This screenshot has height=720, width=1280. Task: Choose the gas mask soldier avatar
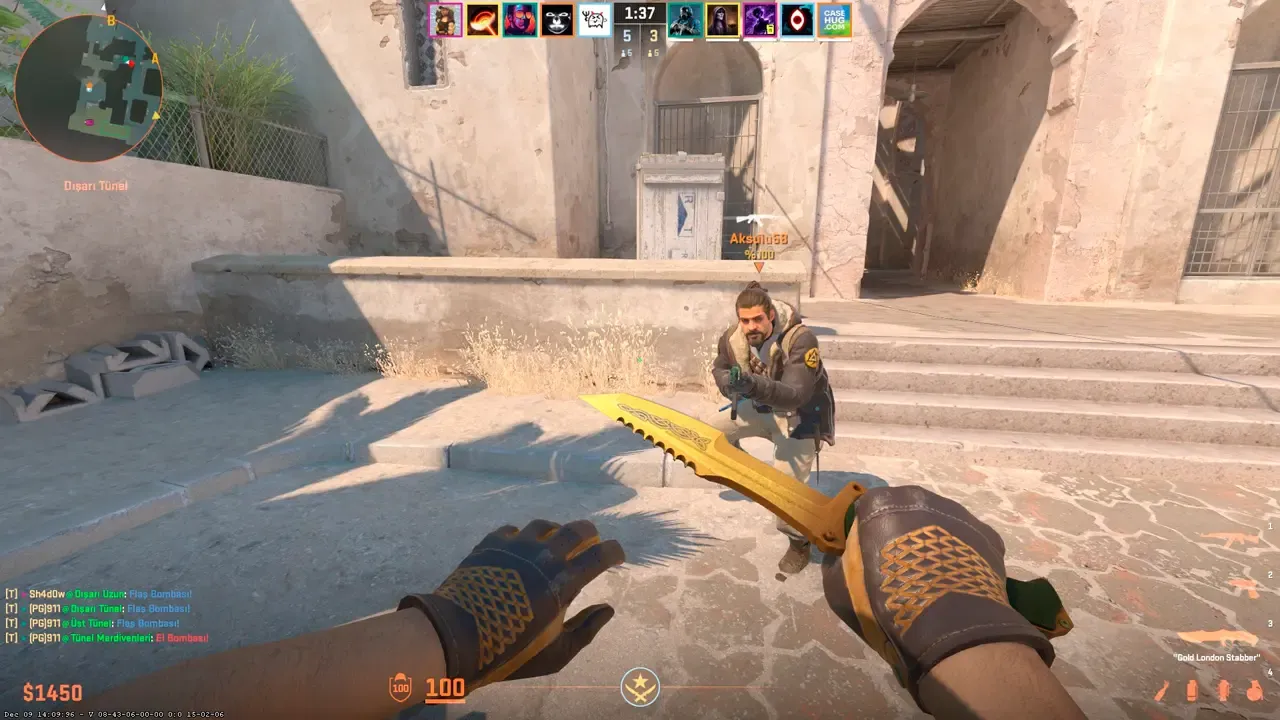(x=685, y=20)
